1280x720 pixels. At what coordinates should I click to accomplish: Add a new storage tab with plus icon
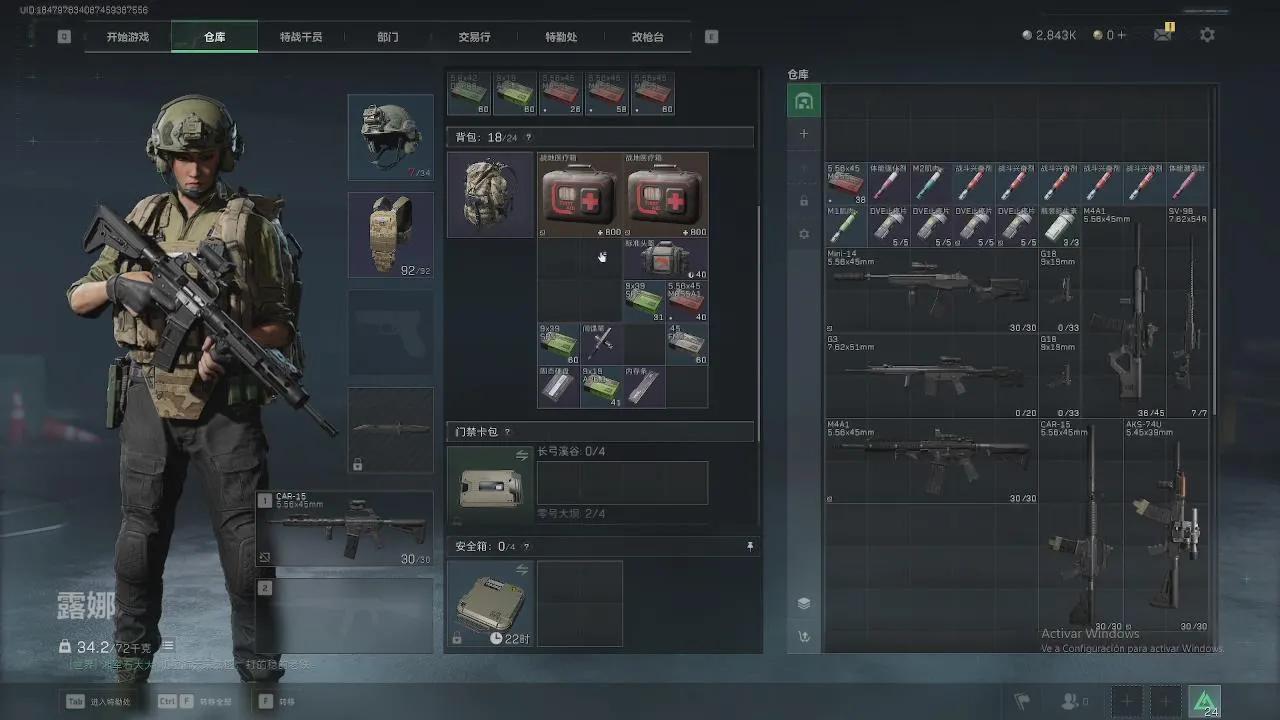click(x=803, y=134)
